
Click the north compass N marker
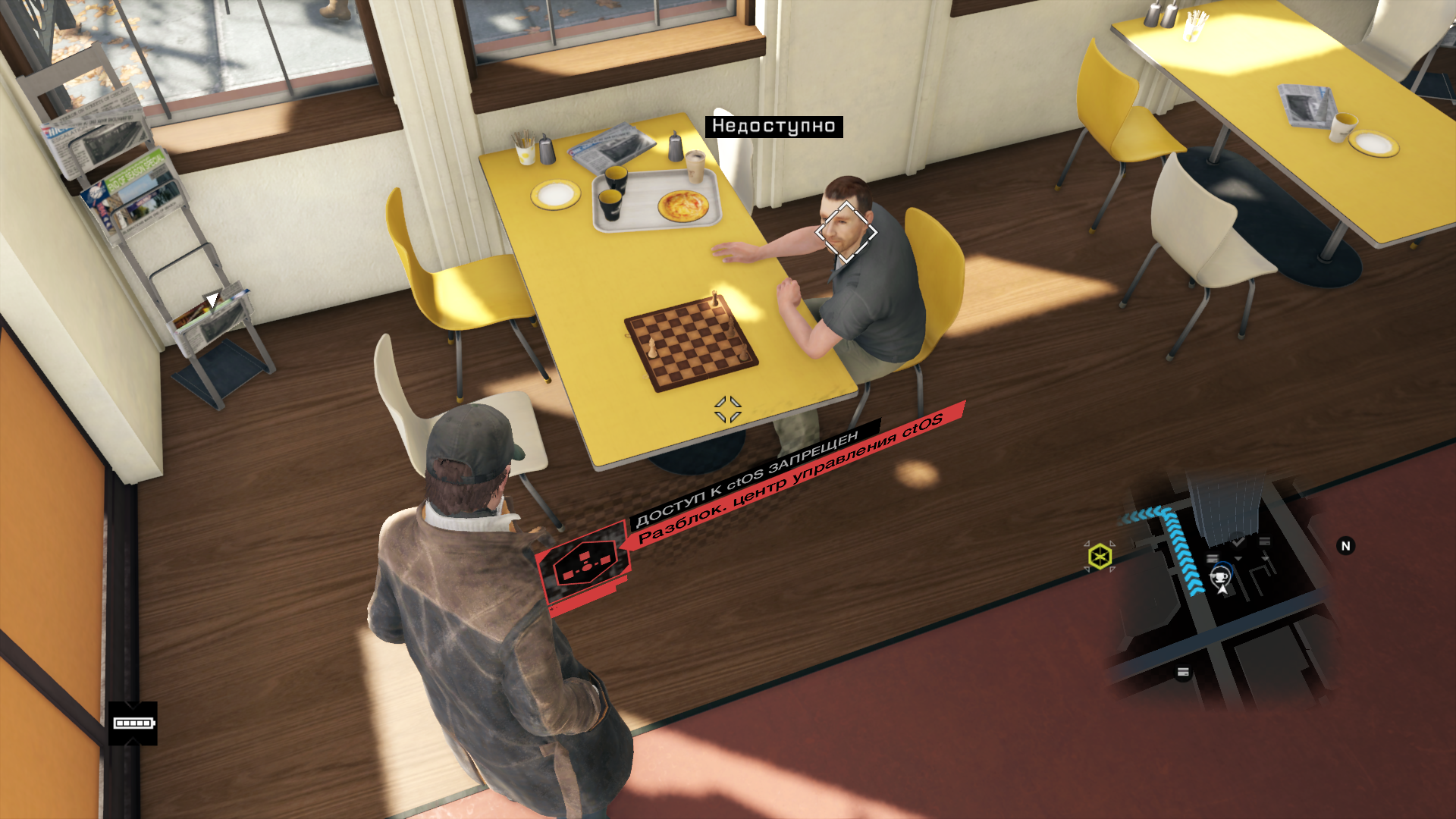coord(1345,546)
